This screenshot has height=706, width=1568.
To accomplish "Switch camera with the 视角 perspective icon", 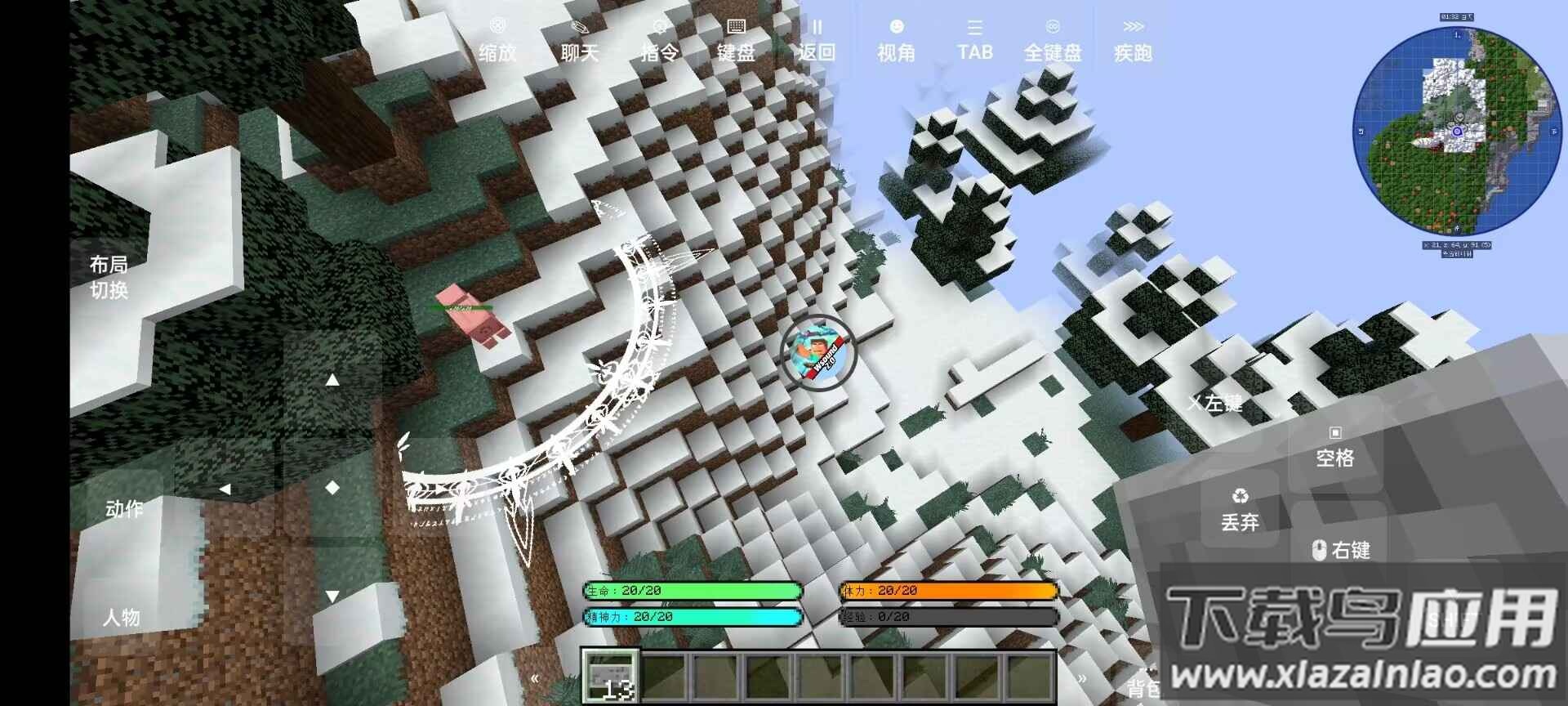I will [x=895, y=37].
